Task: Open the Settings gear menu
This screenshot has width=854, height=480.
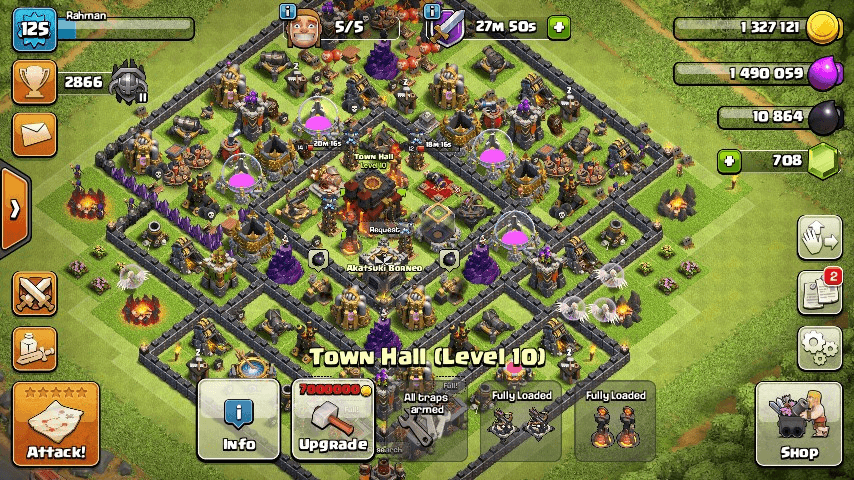Action: pyautogui.click(x=819, y=348)
